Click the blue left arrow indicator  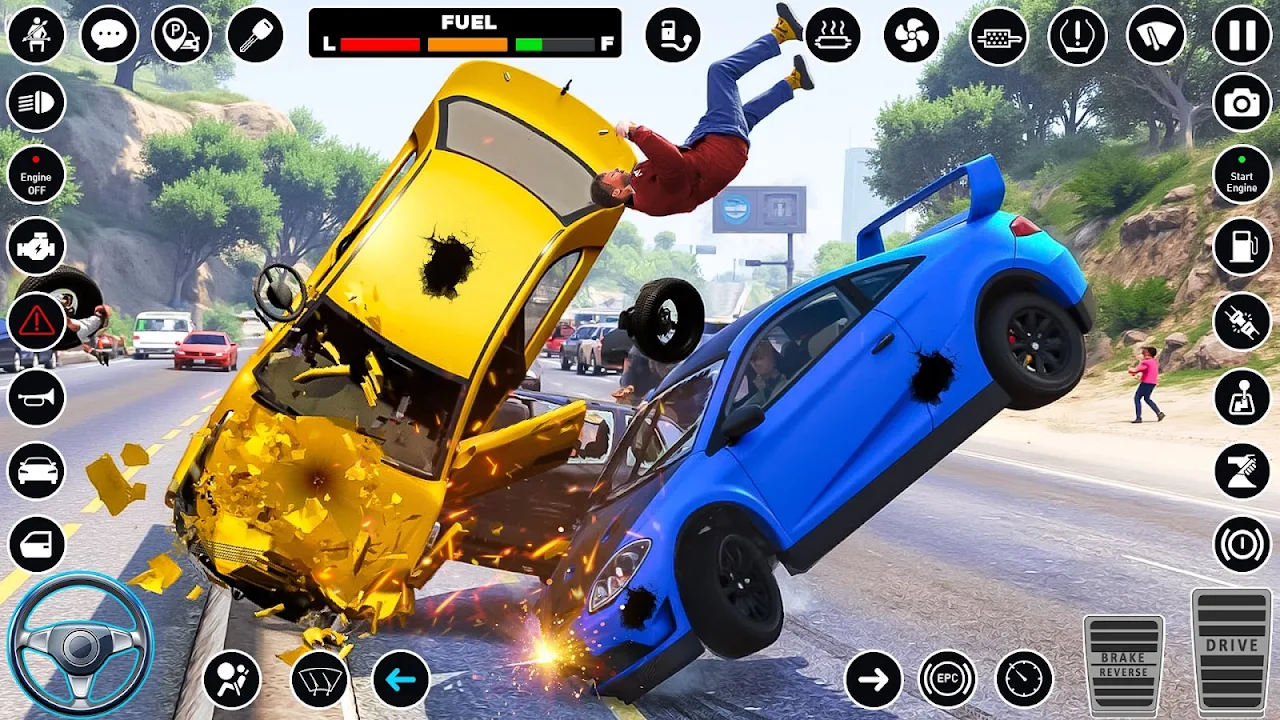point(401,680)
